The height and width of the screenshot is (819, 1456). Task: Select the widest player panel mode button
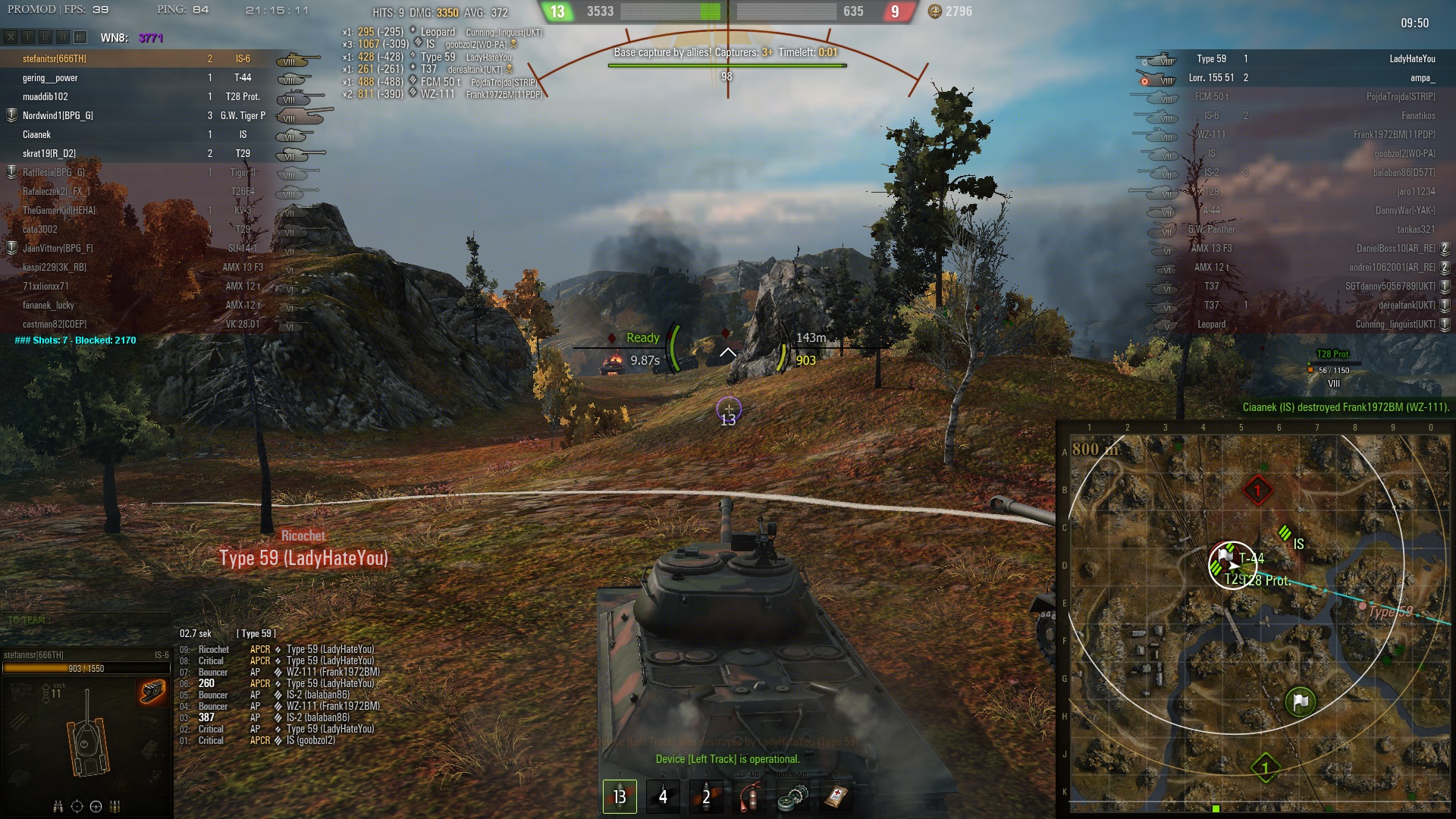coord(80,37)
